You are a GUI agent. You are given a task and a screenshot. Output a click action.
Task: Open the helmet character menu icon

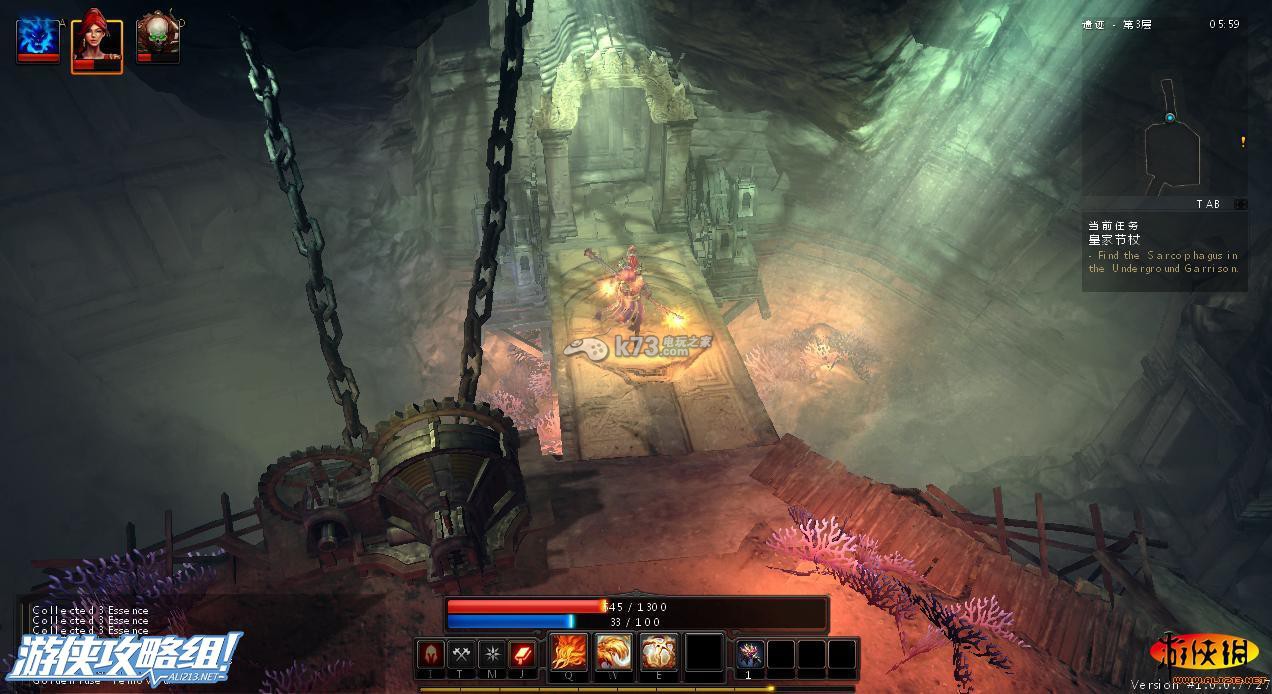coord(430,654)
